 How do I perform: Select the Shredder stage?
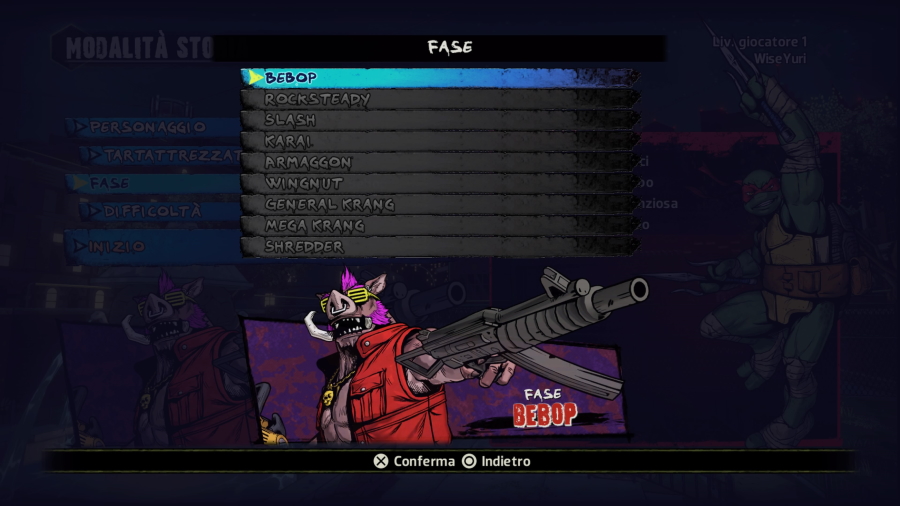point(440,246)
